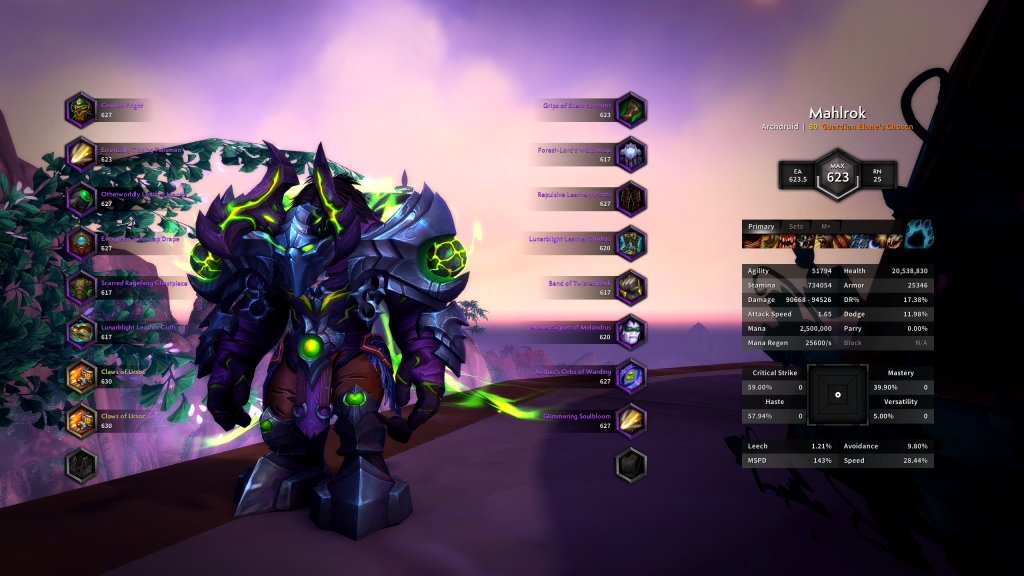Screen dimensions: 1024x576
Task: Select the RN 25 renown box
Action: [878, 175]
